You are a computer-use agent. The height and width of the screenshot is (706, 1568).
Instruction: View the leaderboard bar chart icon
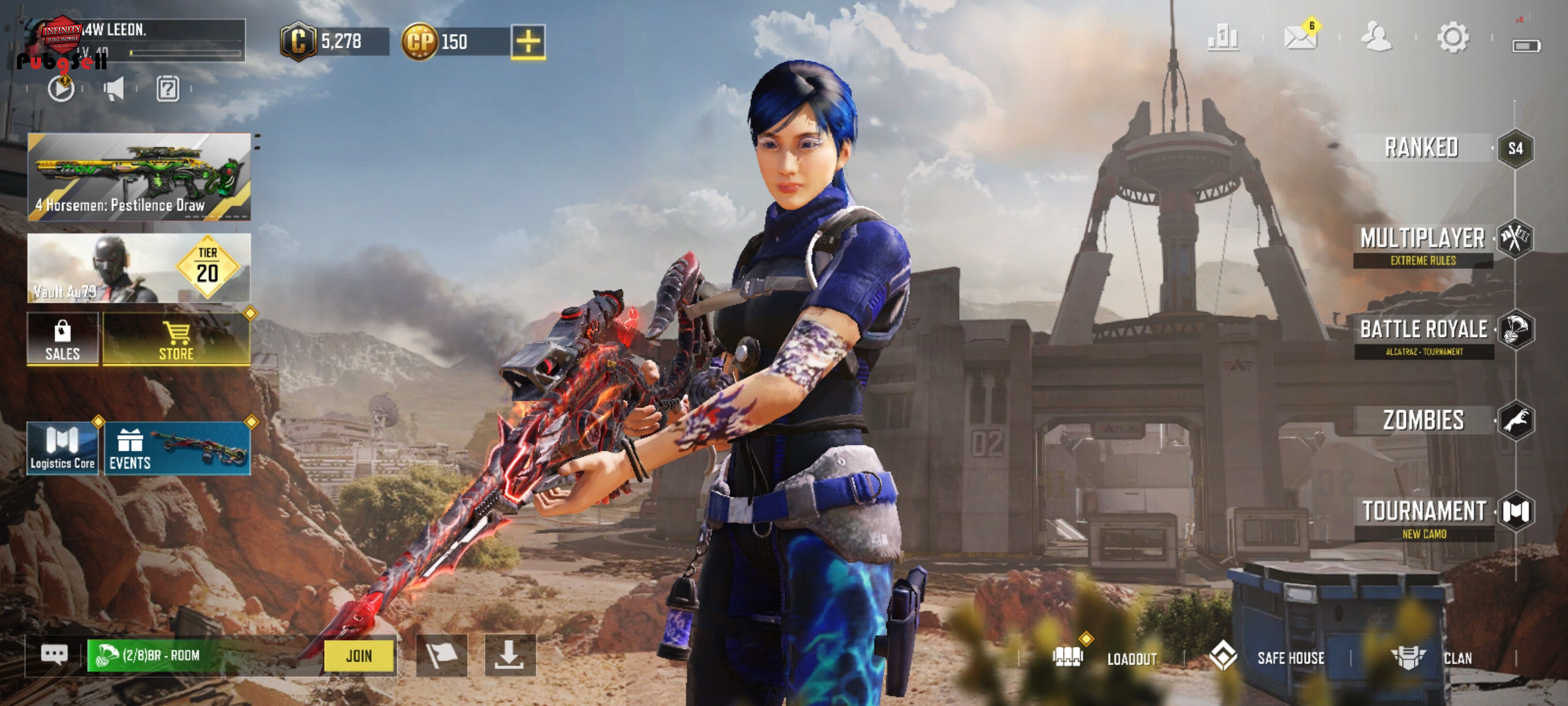(1223, 37)
